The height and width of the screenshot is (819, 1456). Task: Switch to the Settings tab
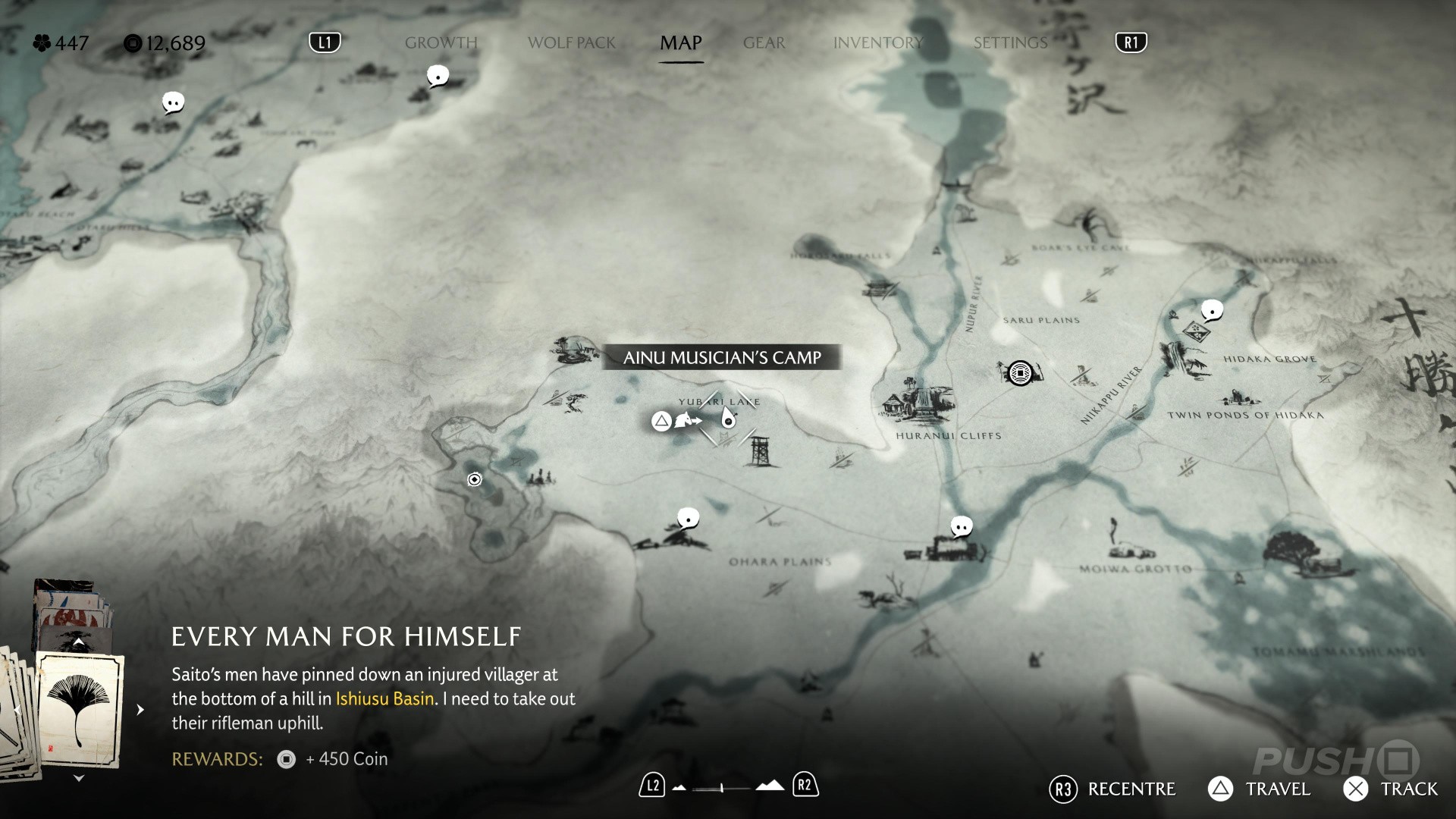click(x=1010, y=43)
